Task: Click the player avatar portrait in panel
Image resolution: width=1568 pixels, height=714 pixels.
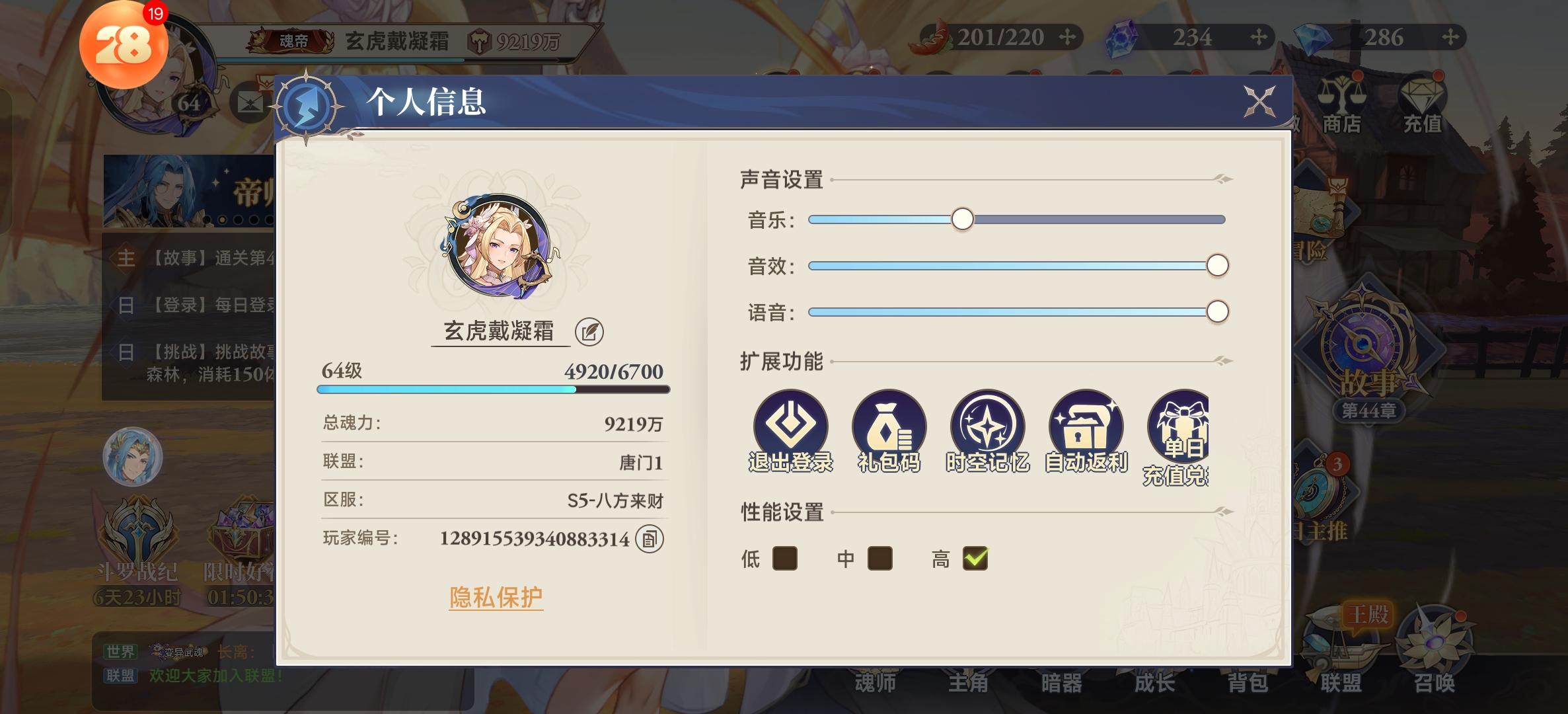Action: tap(499, 246)
